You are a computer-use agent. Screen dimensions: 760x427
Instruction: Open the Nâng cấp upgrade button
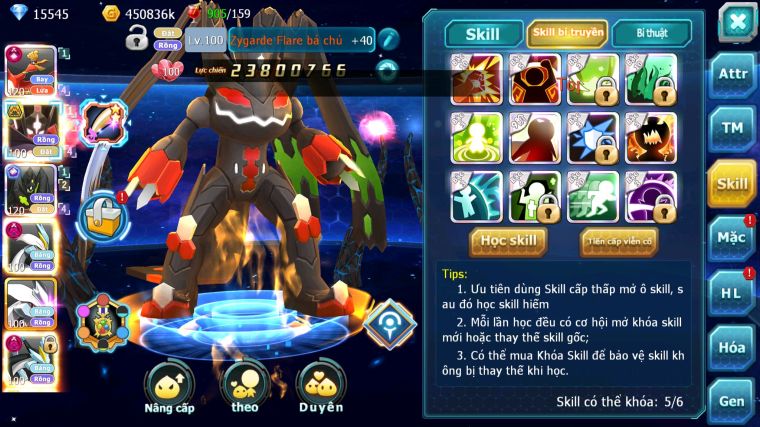pos(169,387)
